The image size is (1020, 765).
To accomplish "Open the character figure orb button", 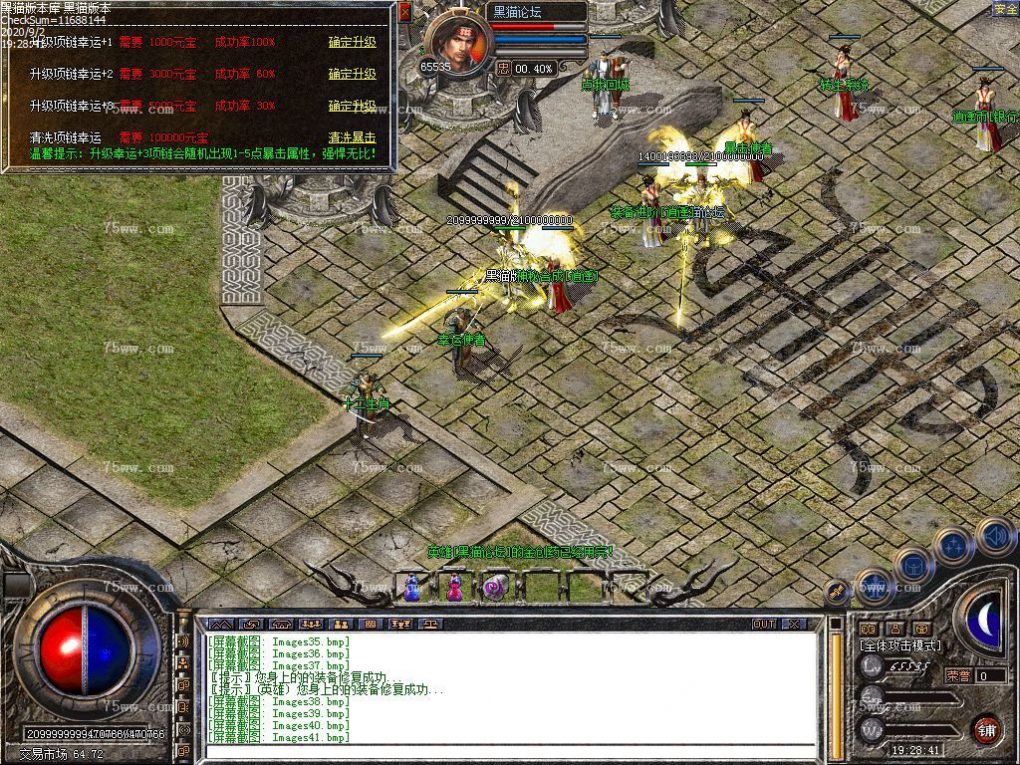I will click(873, 586).
